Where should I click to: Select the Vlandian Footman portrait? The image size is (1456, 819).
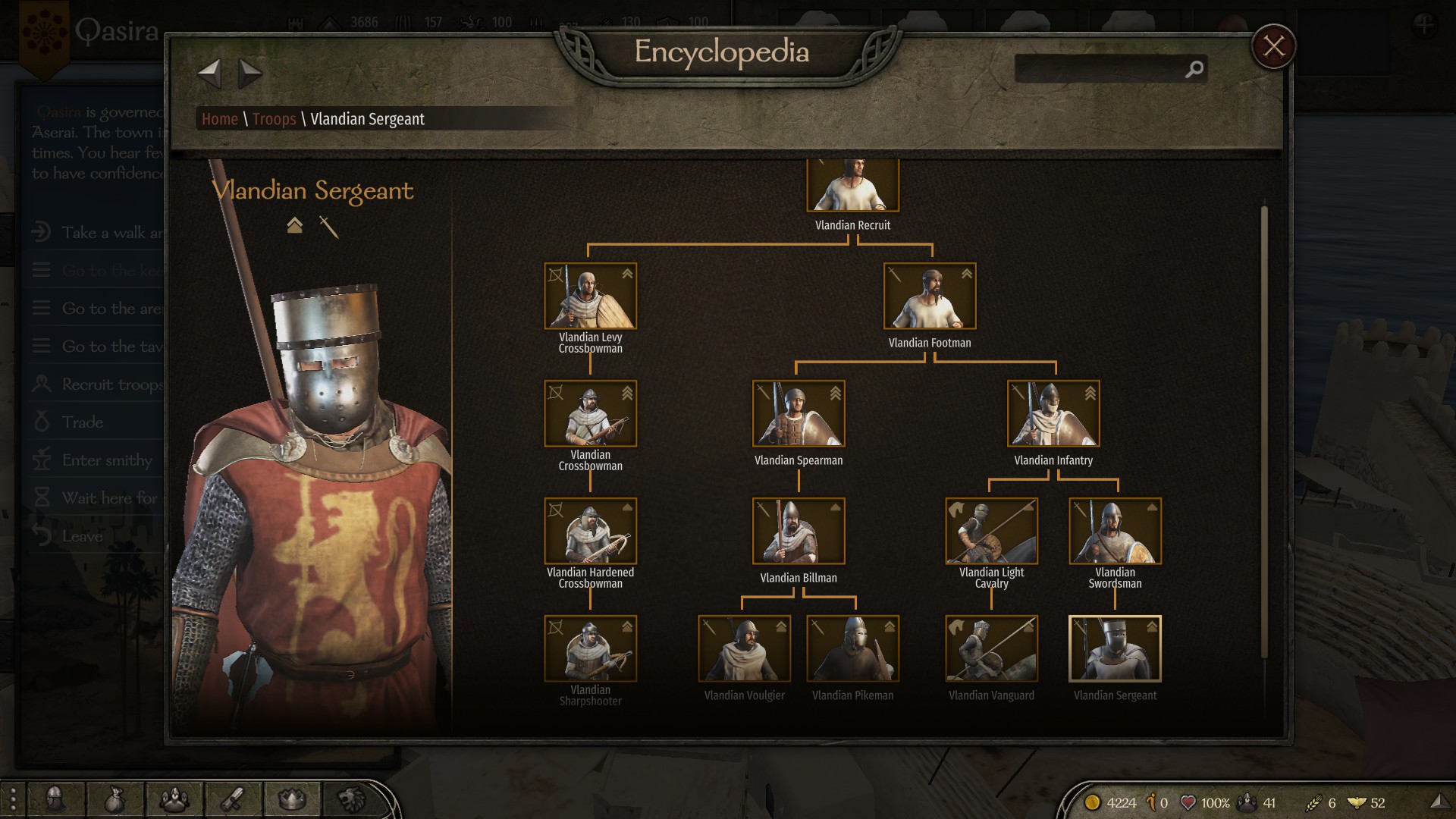click(929, 296)
